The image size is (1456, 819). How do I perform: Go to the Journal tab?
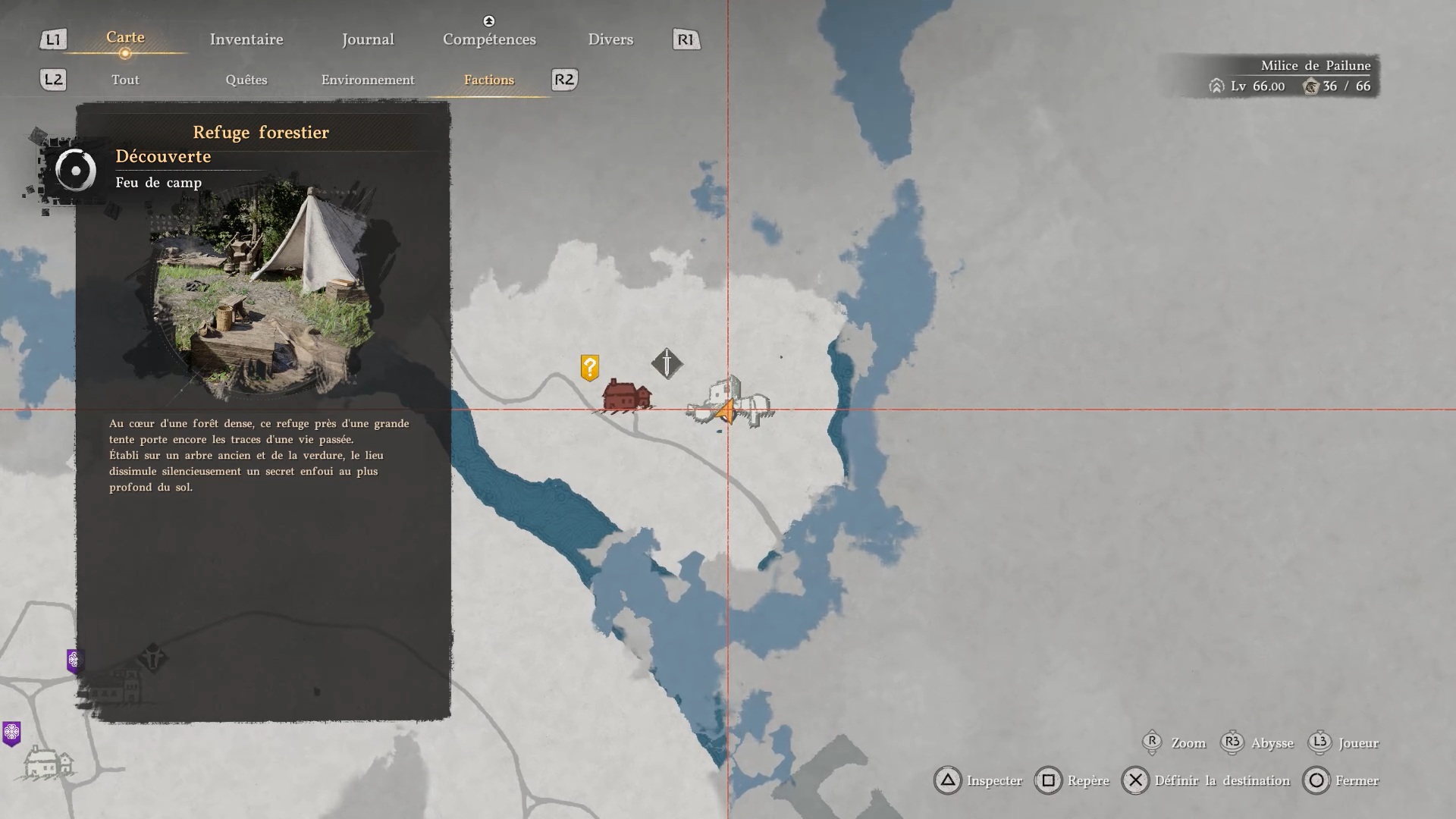click(x=368, y=39)
